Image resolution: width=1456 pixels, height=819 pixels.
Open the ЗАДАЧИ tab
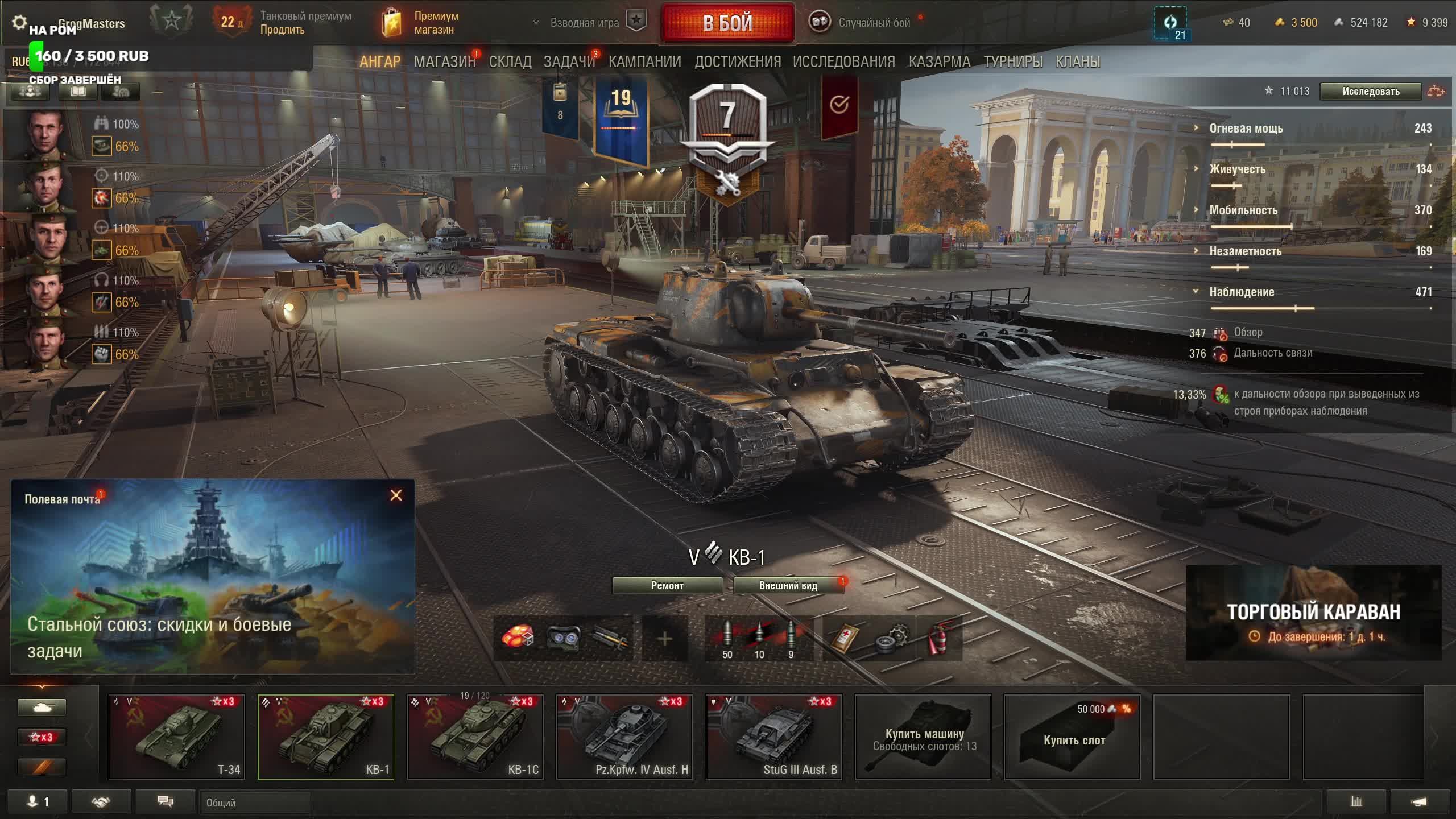click(569, 61)
